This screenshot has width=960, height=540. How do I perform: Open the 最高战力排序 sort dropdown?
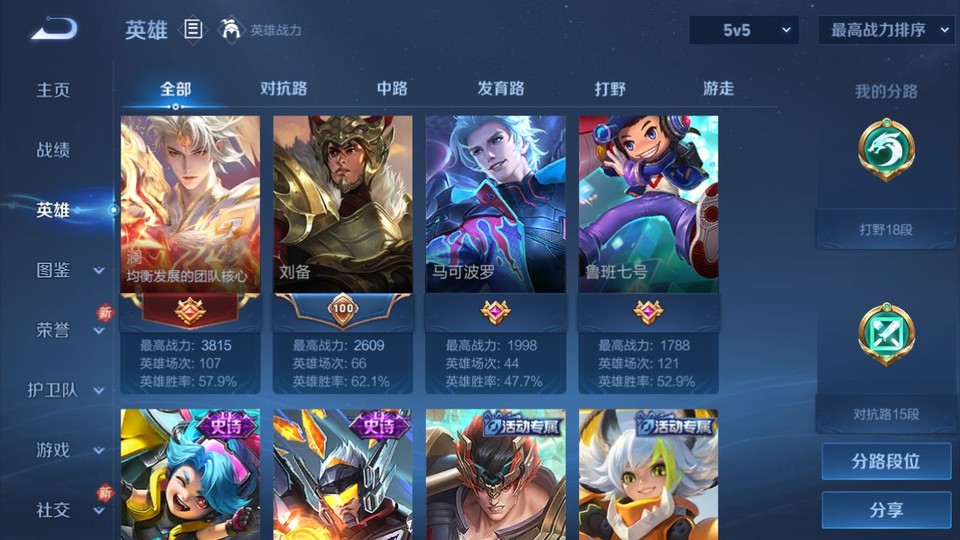[886, 30]
